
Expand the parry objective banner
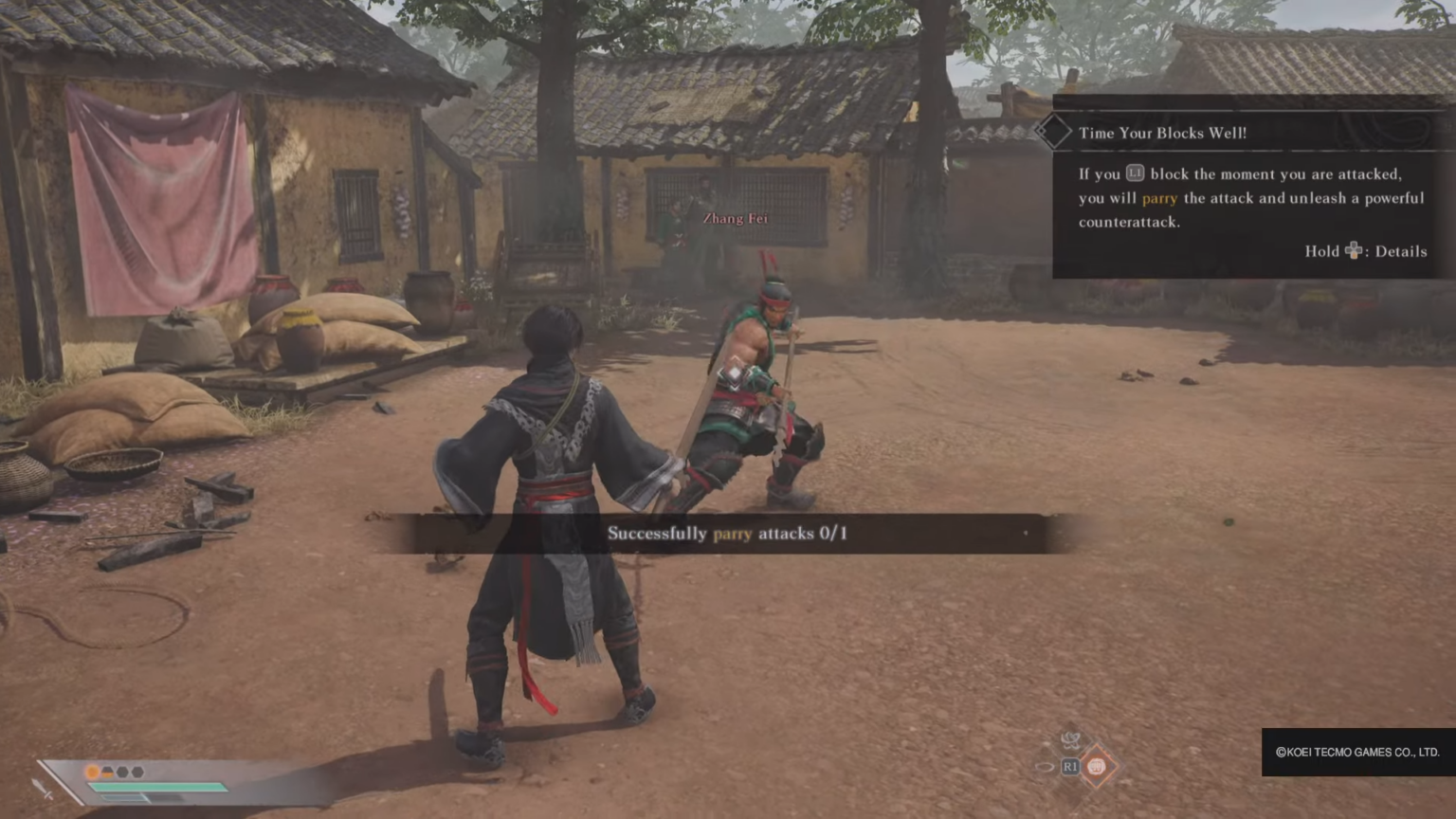coord(728,533)
